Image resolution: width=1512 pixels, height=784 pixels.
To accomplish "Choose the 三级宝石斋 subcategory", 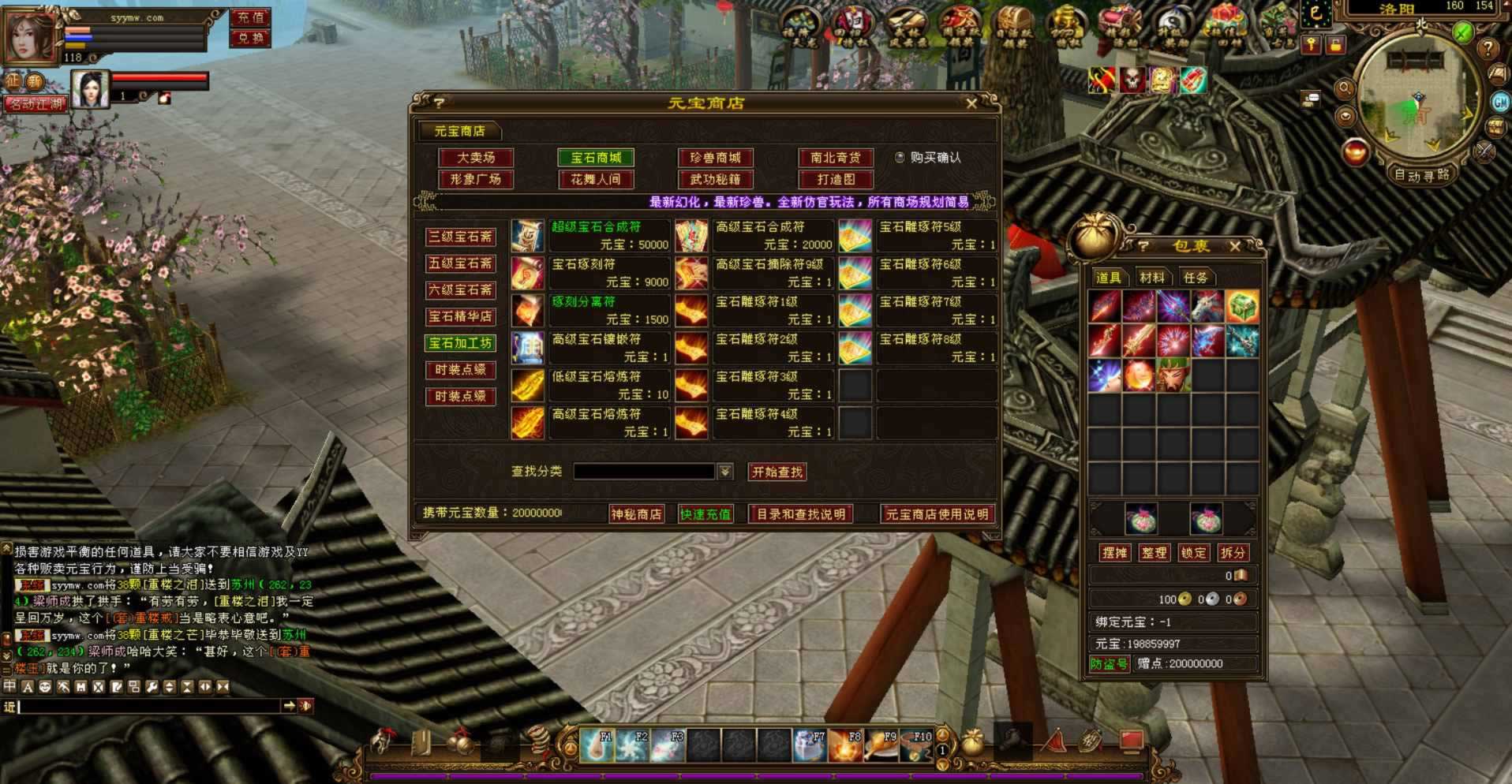I will tap(460, 237).
